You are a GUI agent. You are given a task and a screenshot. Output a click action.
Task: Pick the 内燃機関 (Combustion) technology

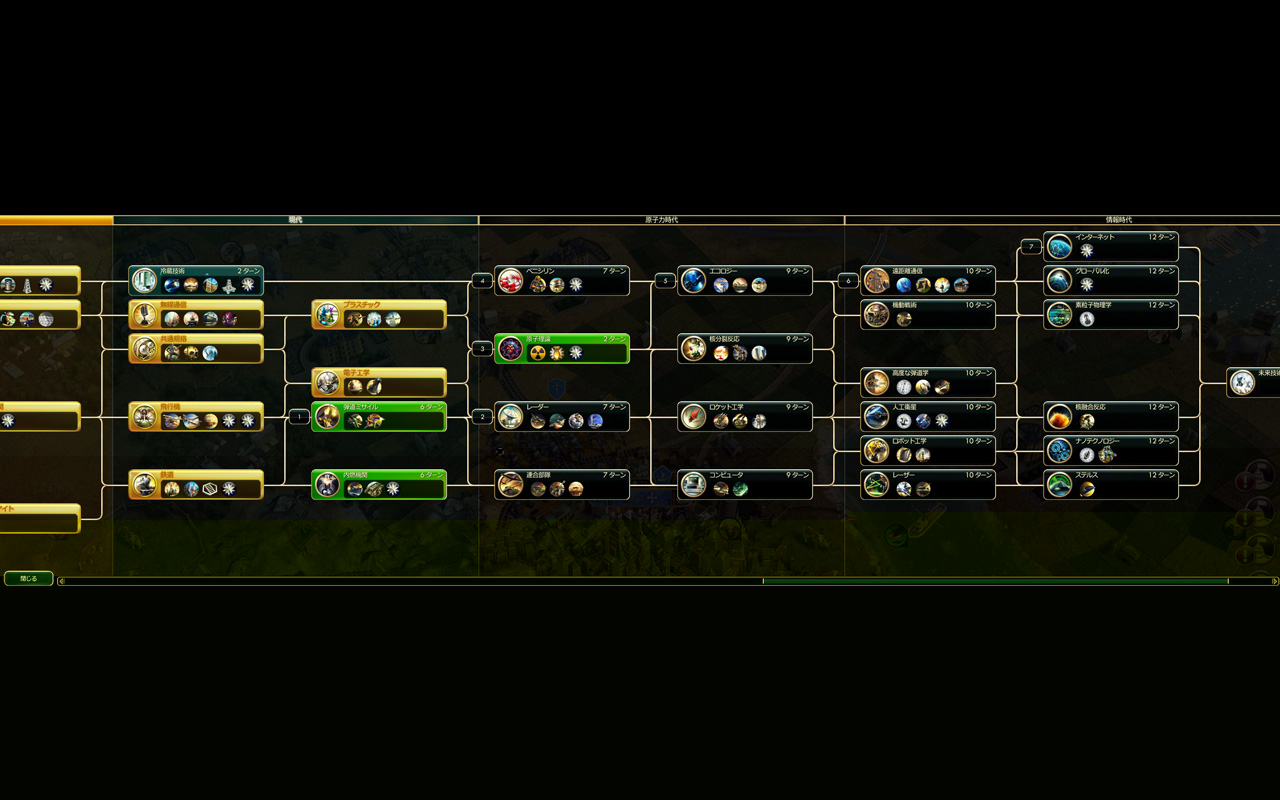pos(379,484)
